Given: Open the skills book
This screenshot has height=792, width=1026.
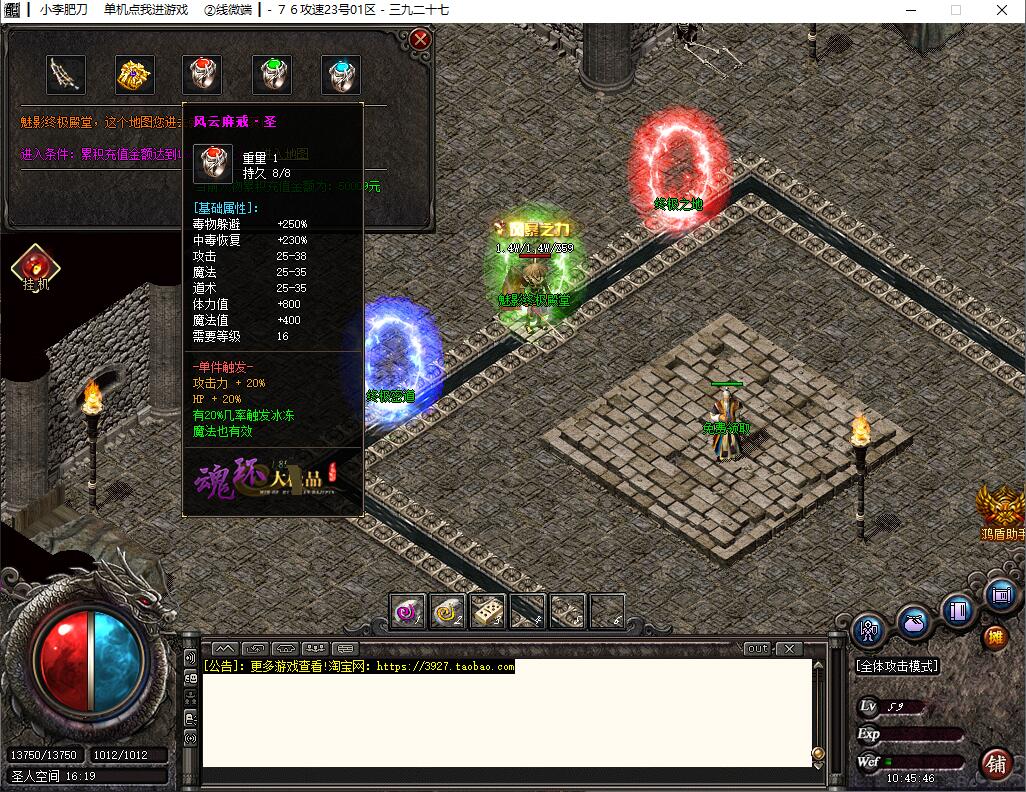Looking at the screenshot, I should click(x=957, y=609).
